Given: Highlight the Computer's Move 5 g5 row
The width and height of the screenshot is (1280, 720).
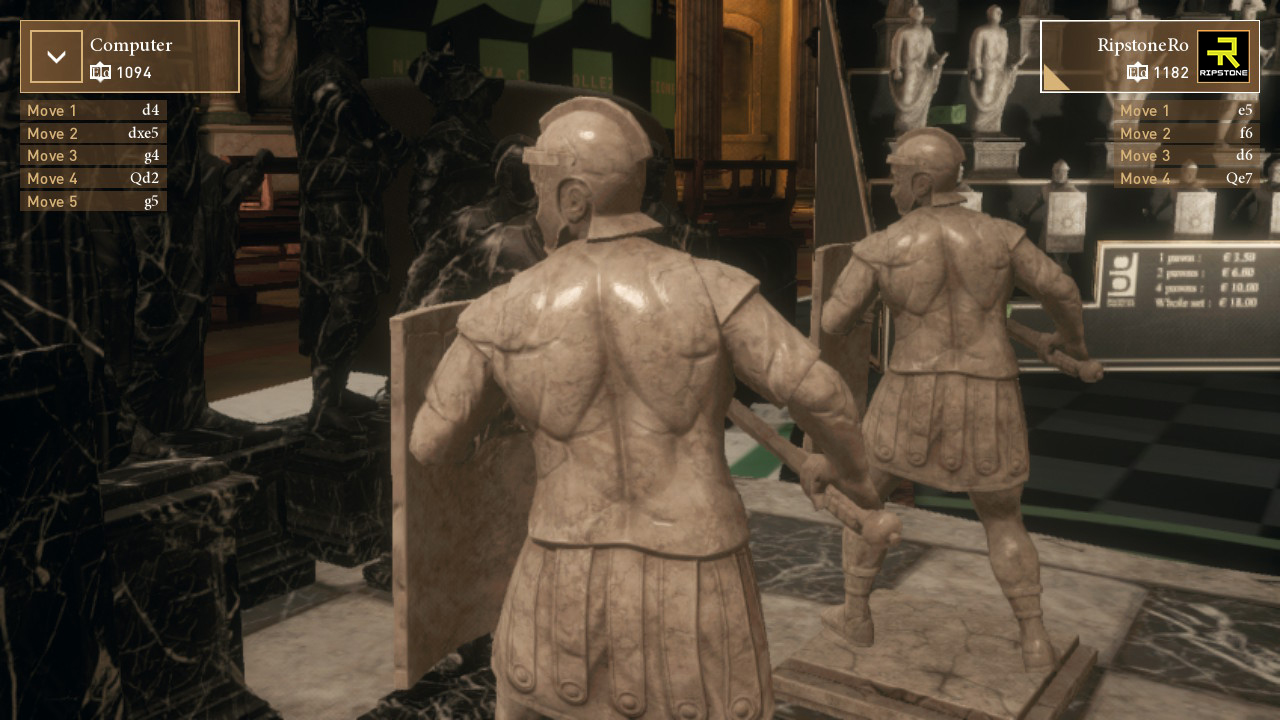Looking at the screenshot, I should click(93, 202).
